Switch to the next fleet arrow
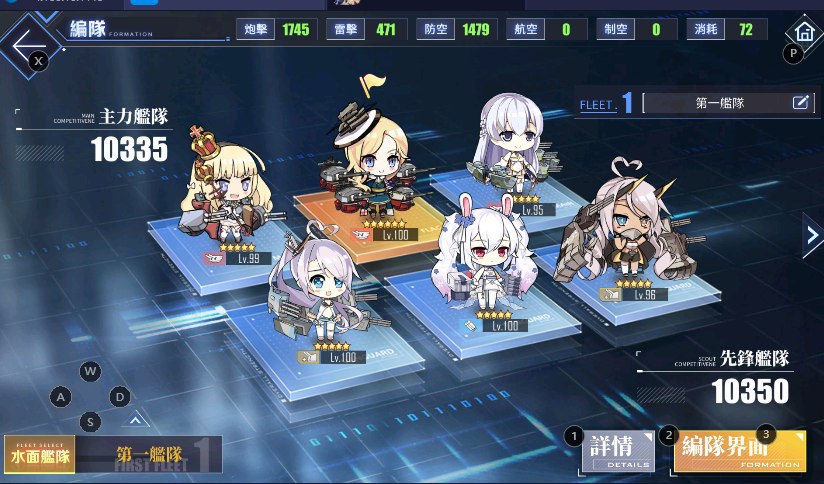The width and height of the screenshot is (824, 484). coord(811,235)
